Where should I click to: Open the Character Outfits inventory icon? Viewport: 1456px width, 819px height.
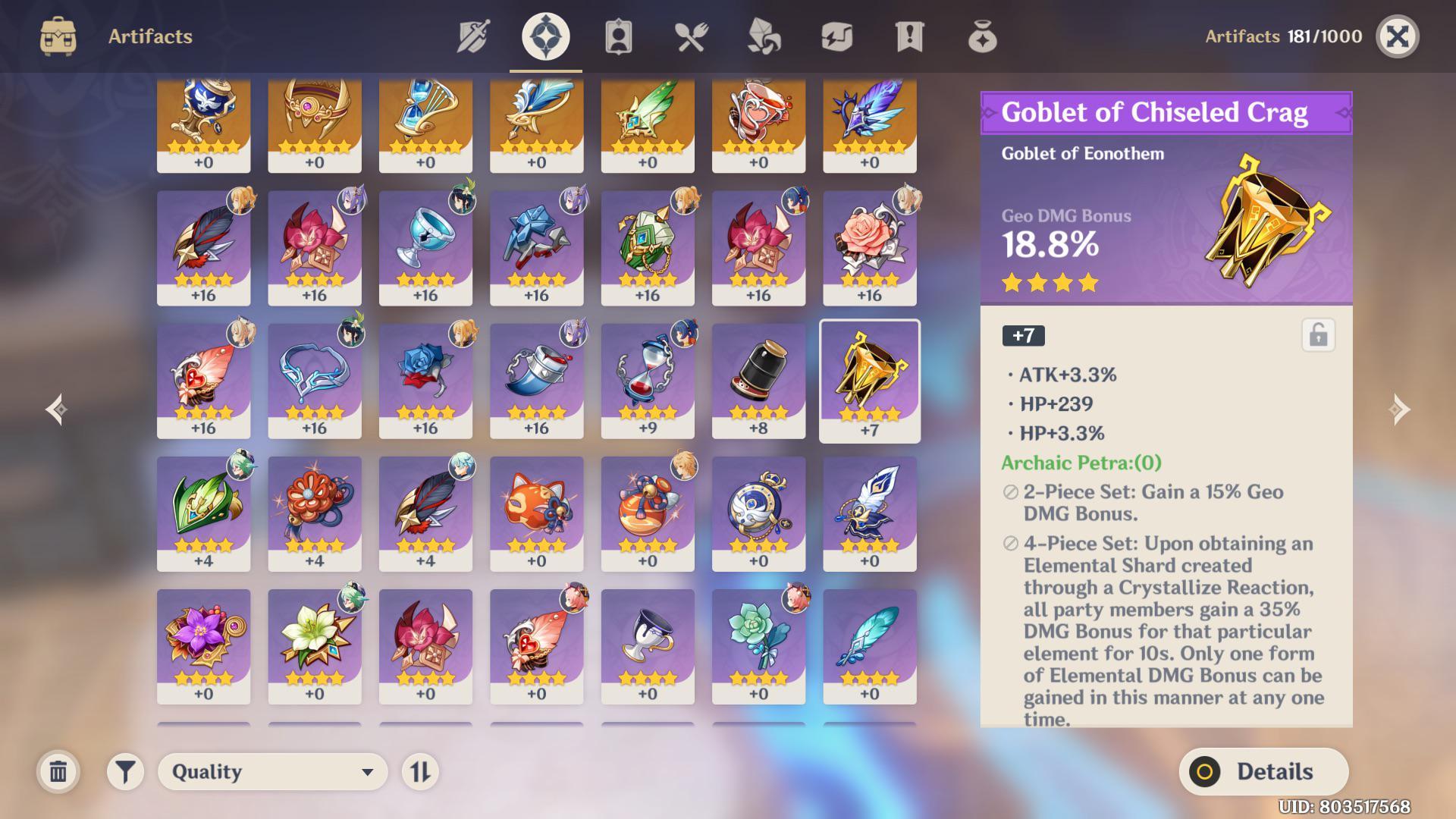coord(617,36)
